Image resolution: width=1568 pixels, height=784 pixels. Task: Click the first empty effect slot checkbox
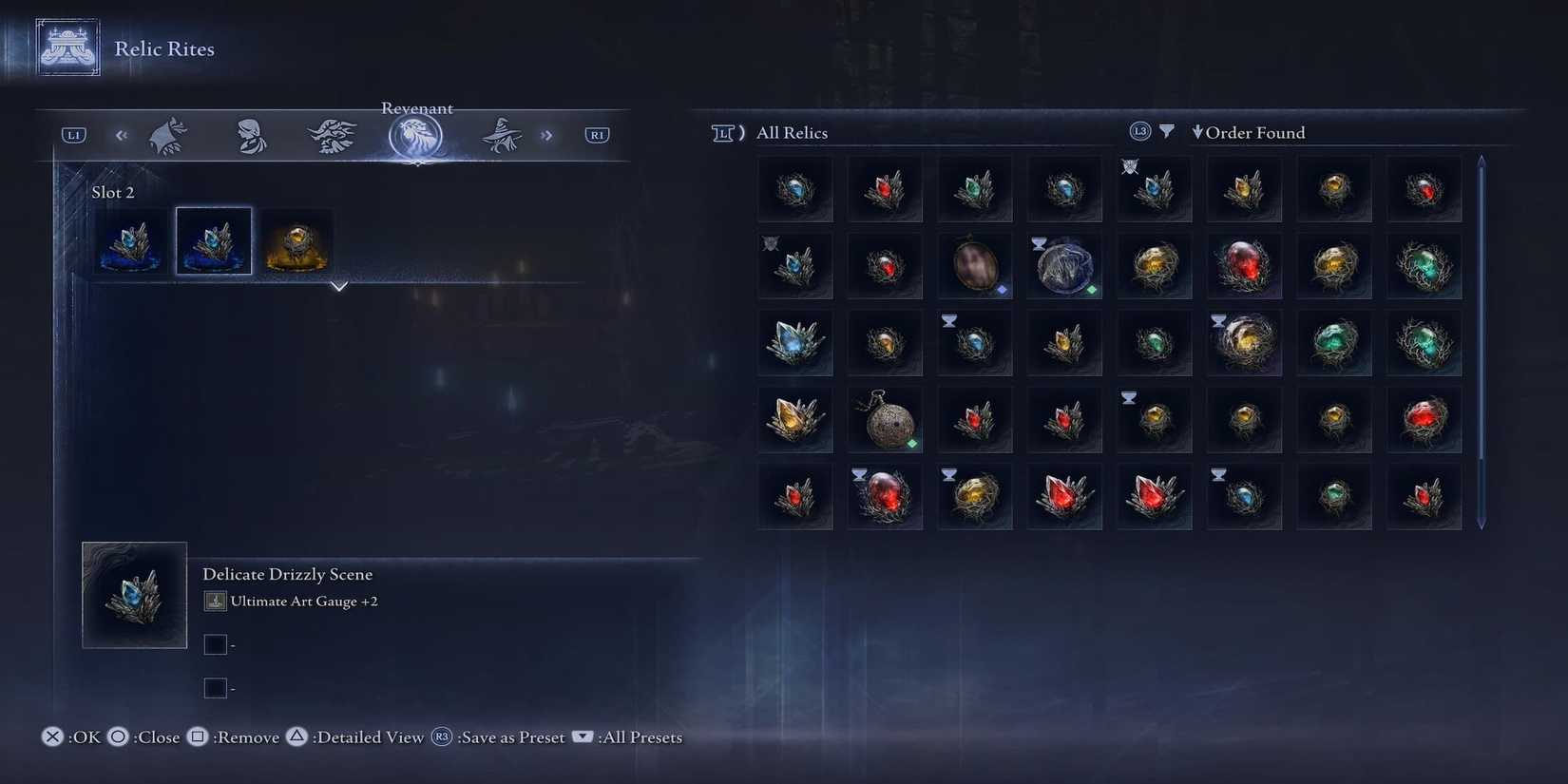tap(216, 643)
